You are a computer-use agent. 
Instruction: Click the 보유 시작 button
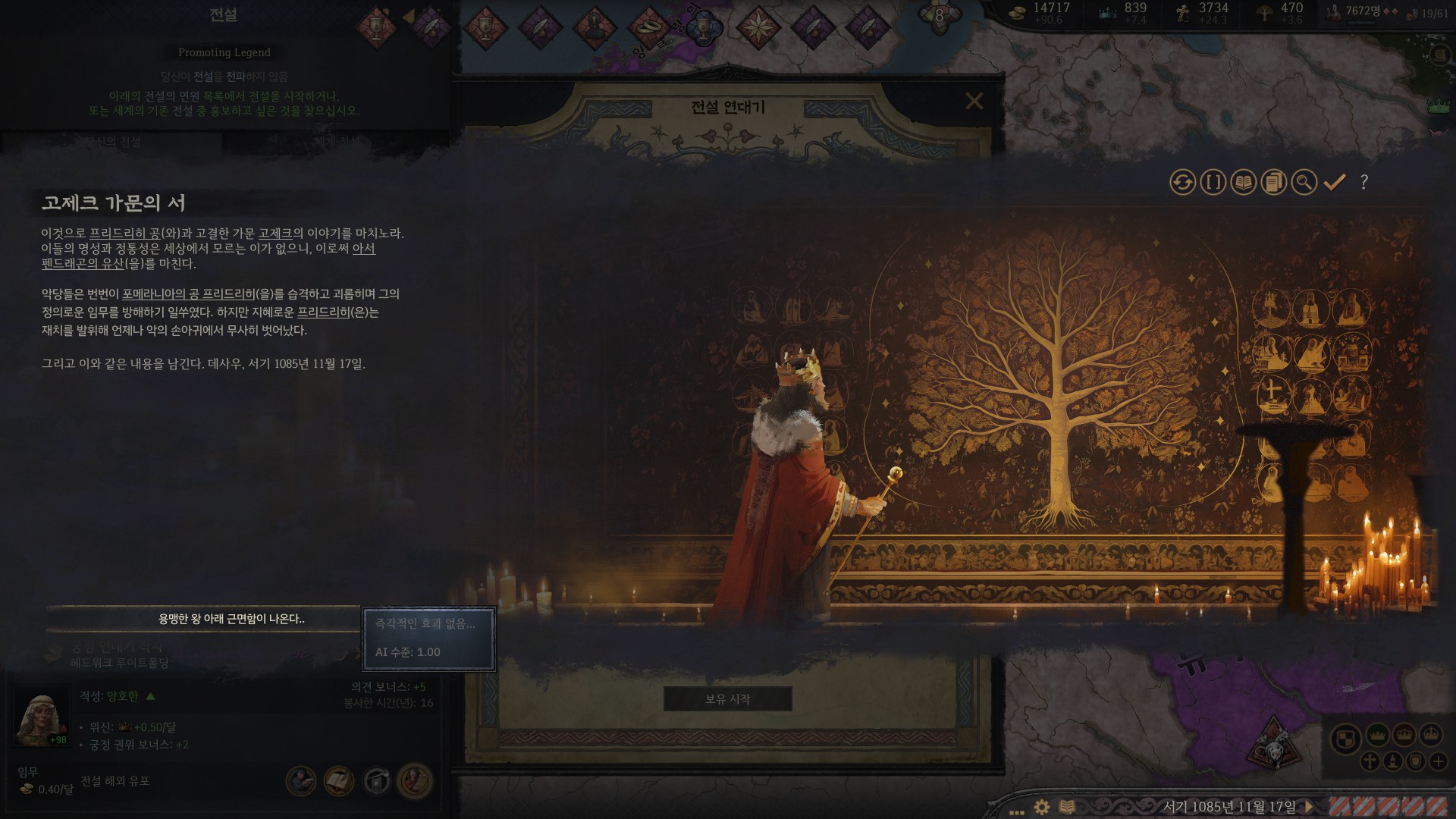(727, 699)
